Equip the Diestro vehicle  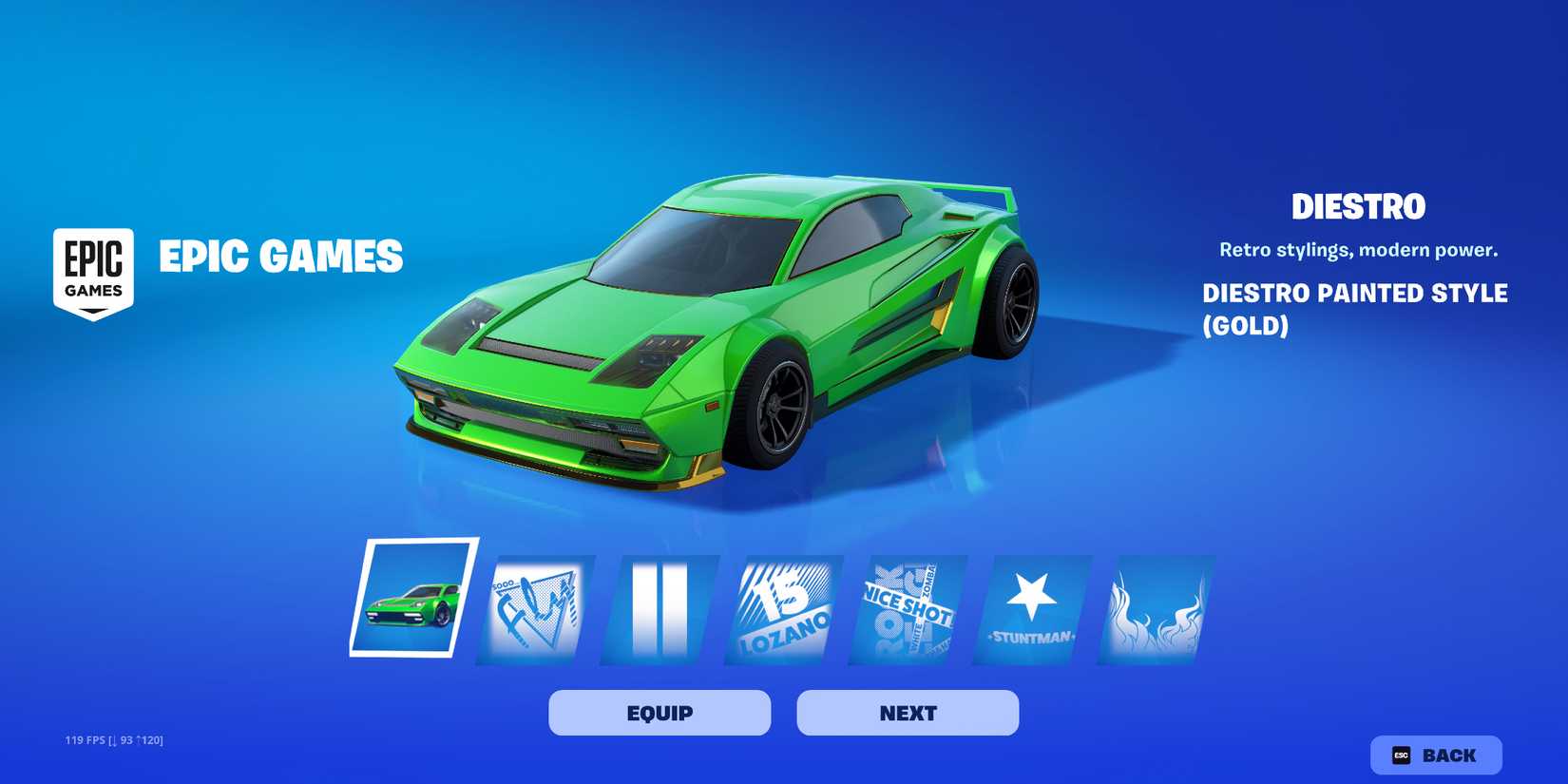(660, 712)
